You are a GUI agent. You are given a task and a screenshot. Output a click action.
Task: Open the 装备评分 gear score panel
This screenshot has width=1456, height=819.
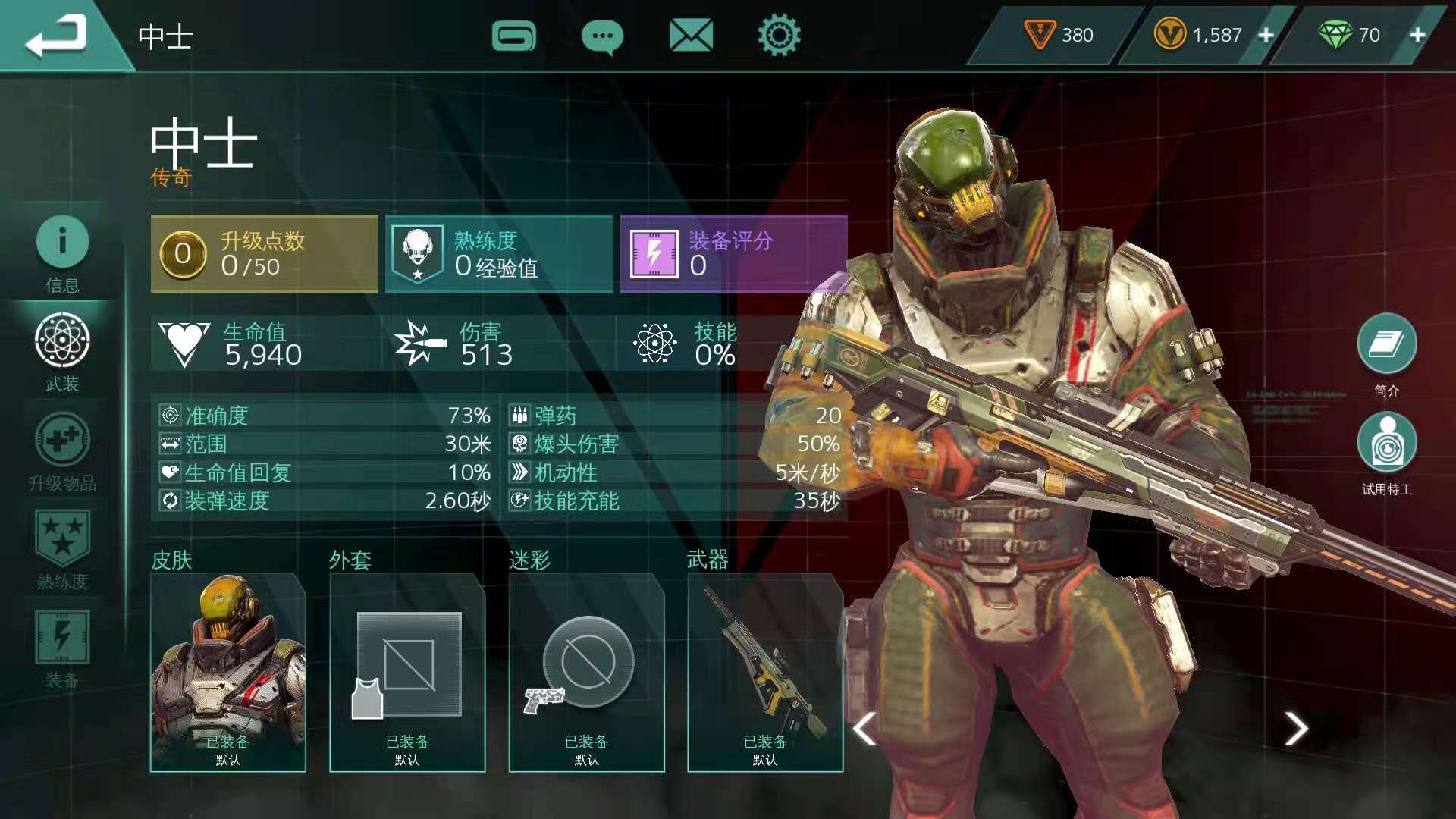click(733, 254)
